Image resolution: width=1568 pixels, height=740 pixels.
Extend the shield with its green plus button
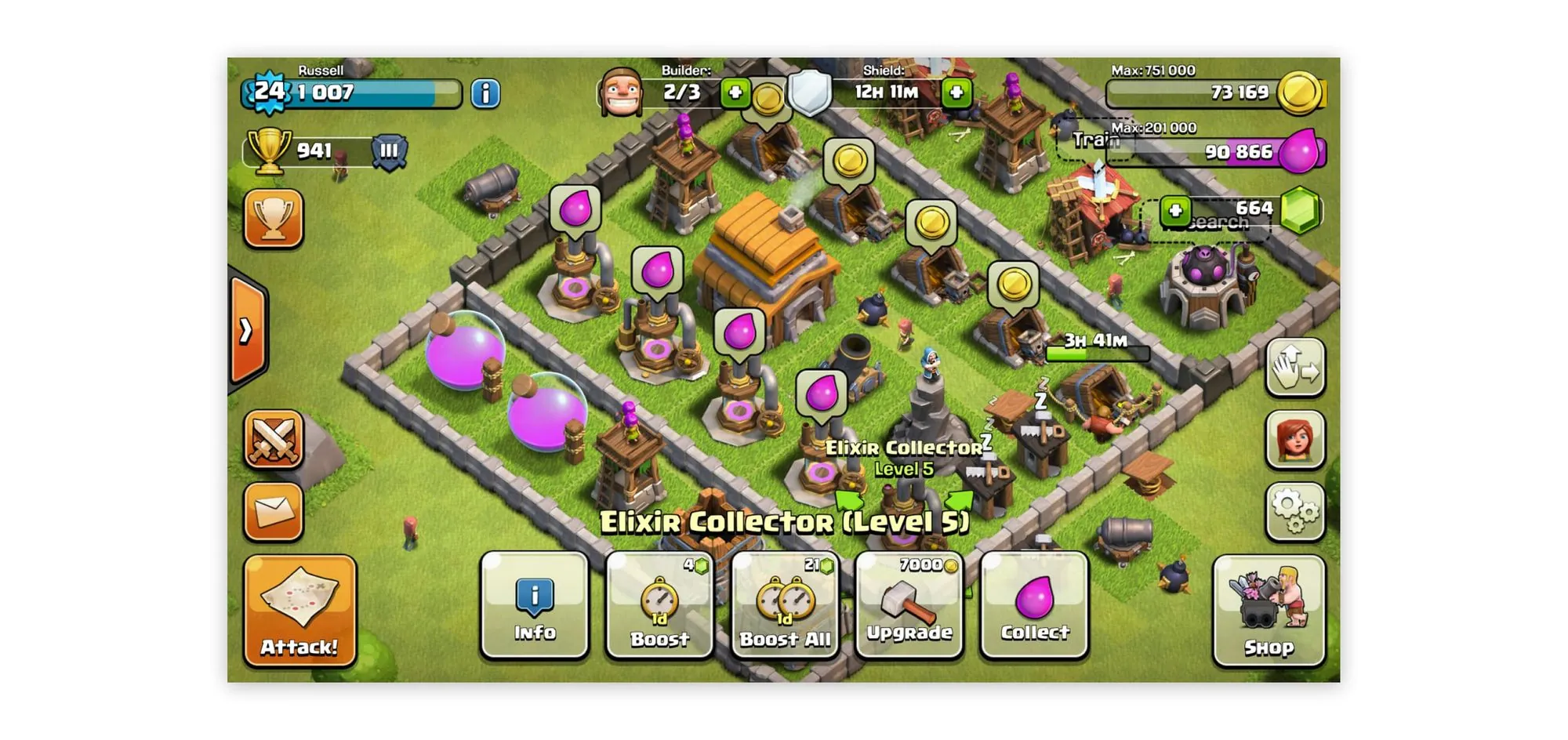[956, 92]
